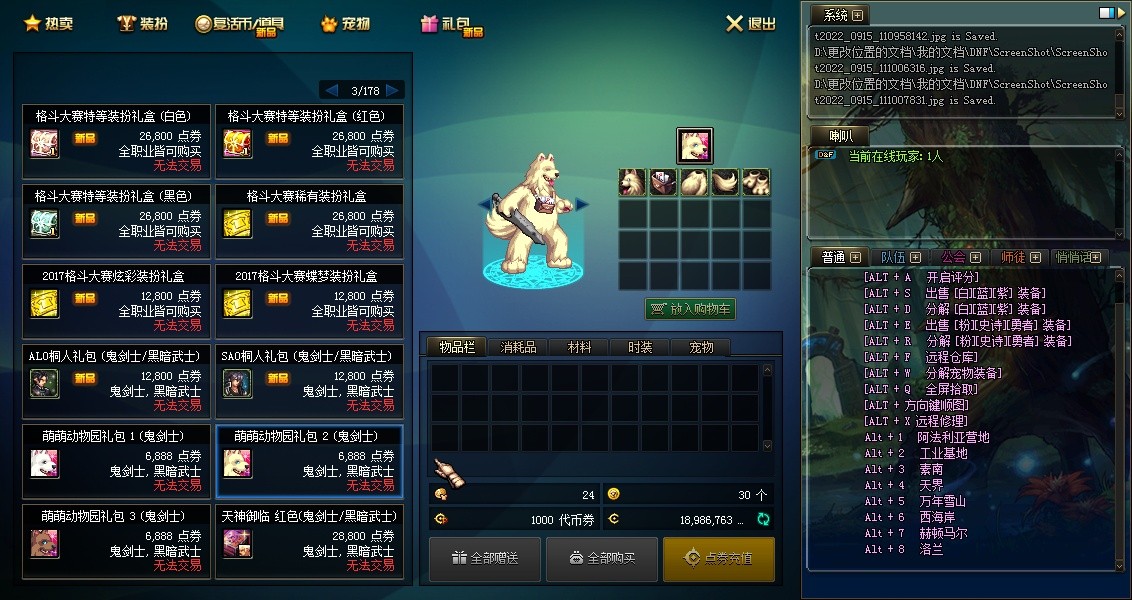Switch chat to the 公会 guild channel
The height and width of the screenshot is (600, 1132).
pos(960,257)
